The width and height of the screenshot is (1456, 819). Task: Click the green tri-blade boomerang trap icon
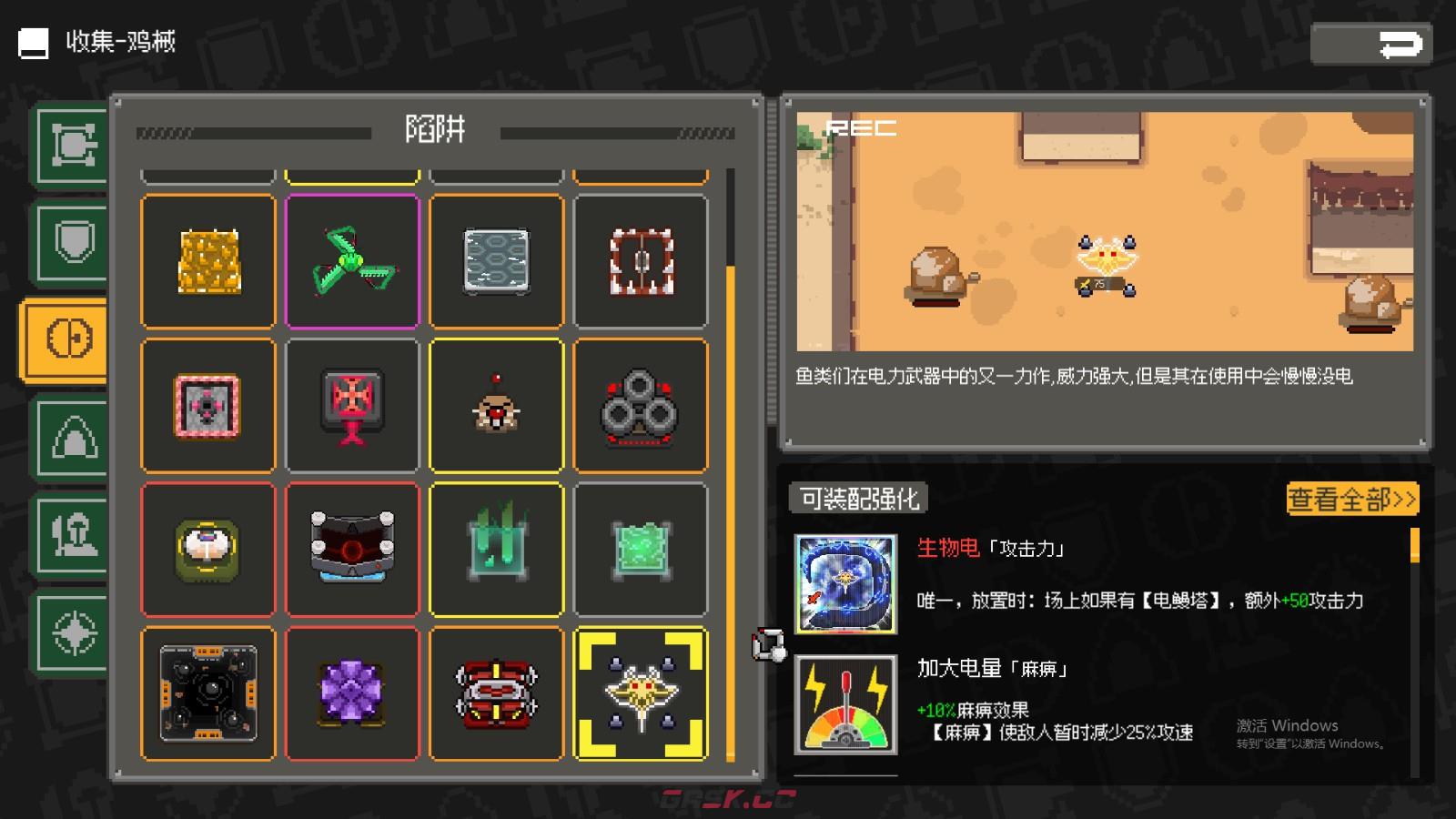352,261
